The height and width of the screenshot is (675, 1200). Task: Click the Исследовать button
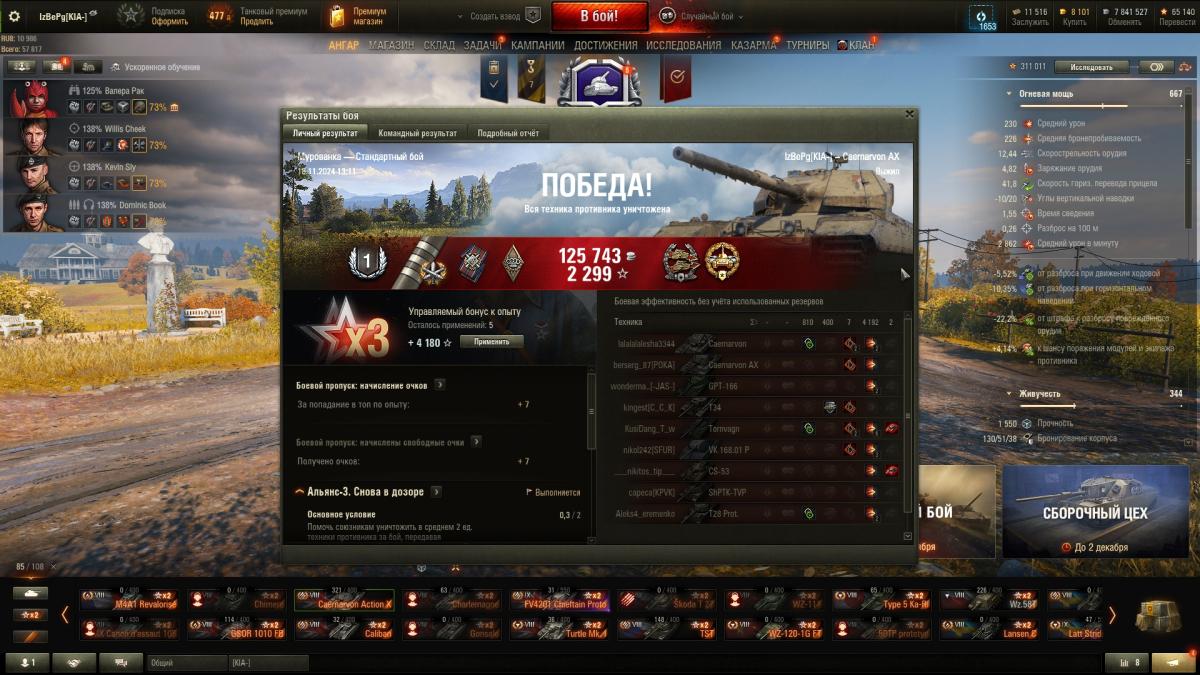[x=1091, y=67]
